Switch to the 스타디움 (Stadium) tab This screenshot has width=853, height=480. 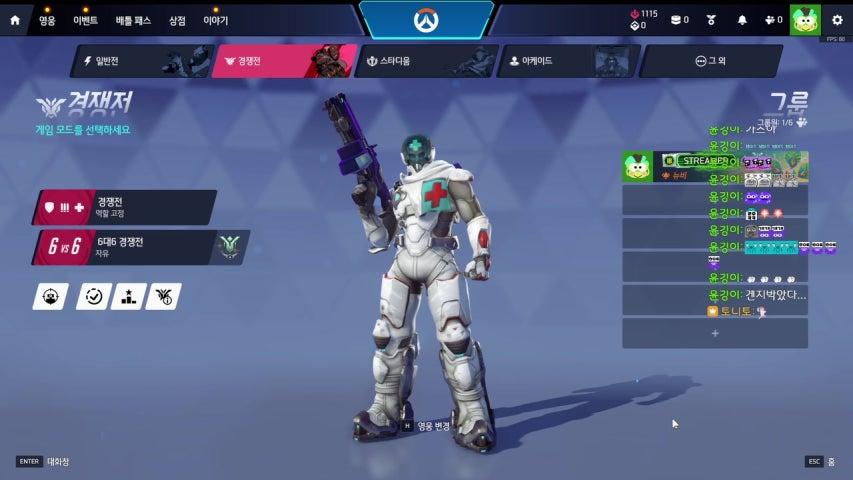(424, 61)
